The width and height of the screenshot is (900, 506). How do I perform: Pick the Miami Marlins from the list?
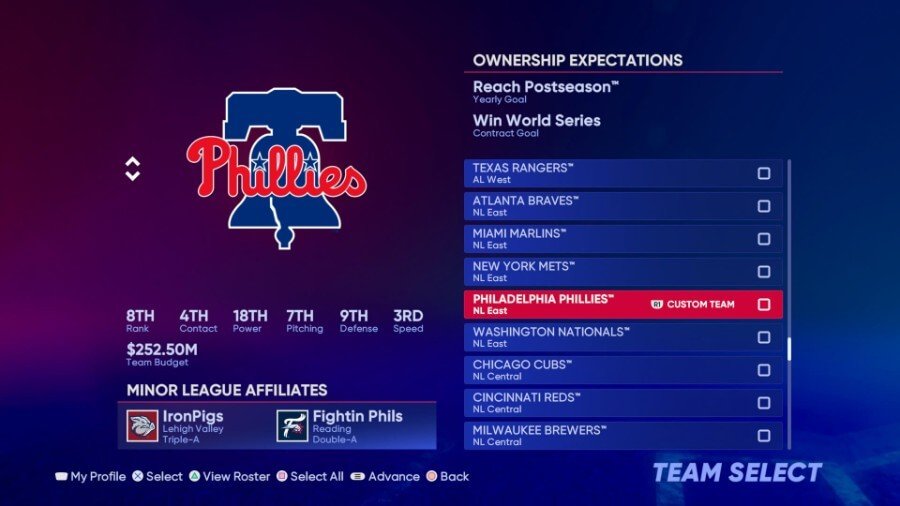[600, 239]
